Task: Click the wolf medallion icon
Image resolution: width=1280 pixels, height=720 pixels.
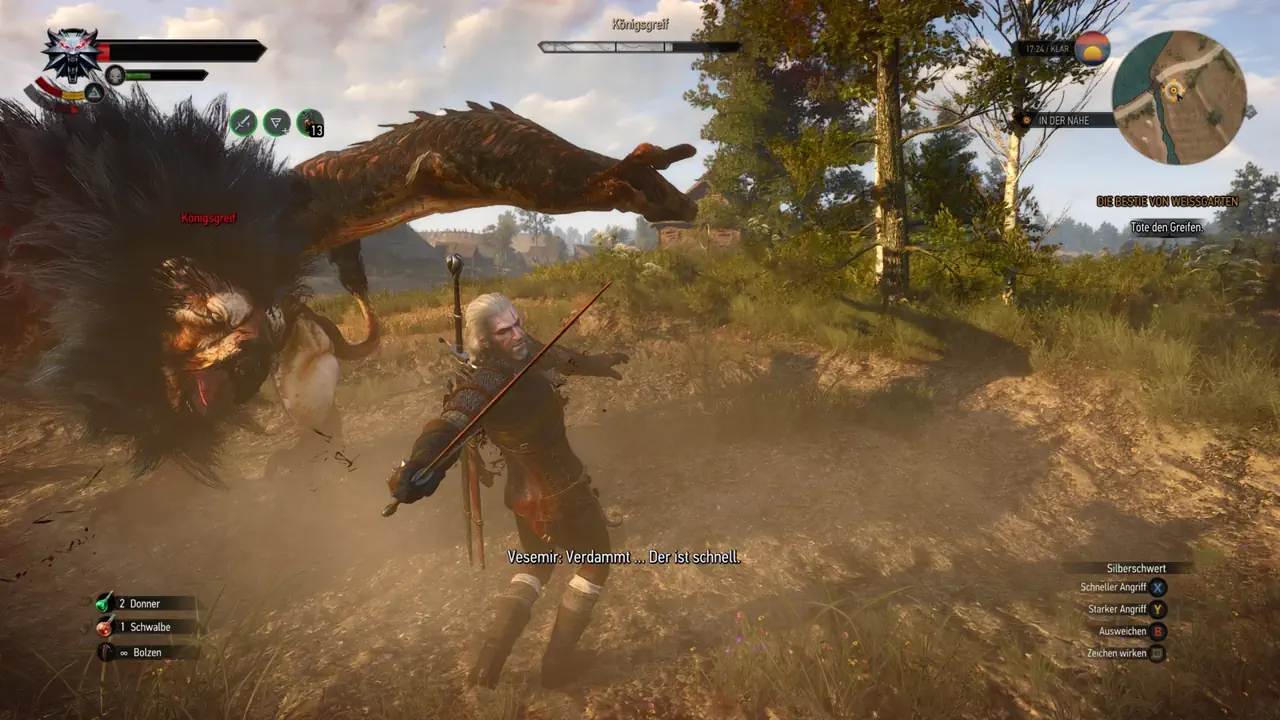Action: tap(71, 52)
